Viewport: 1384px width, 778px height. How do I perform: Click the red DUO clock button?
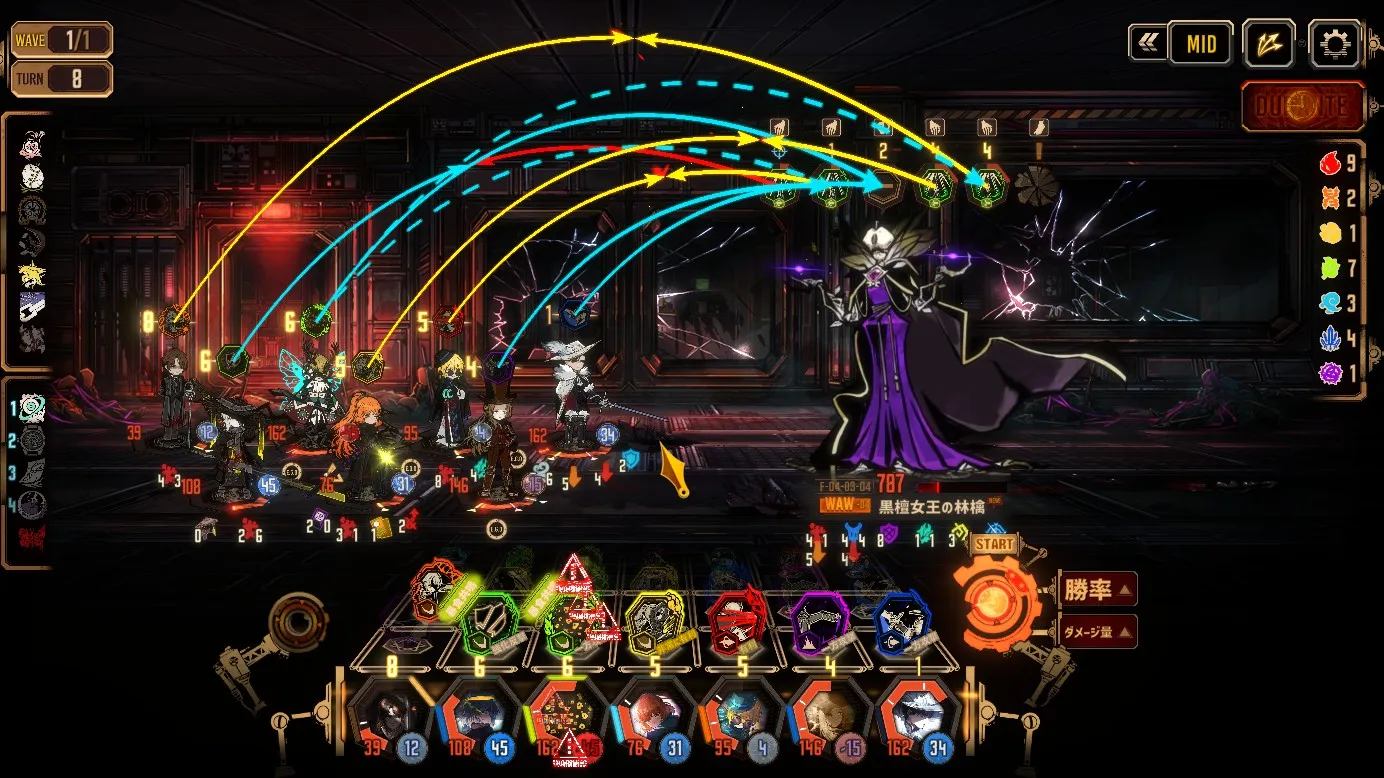(1303, 107)
